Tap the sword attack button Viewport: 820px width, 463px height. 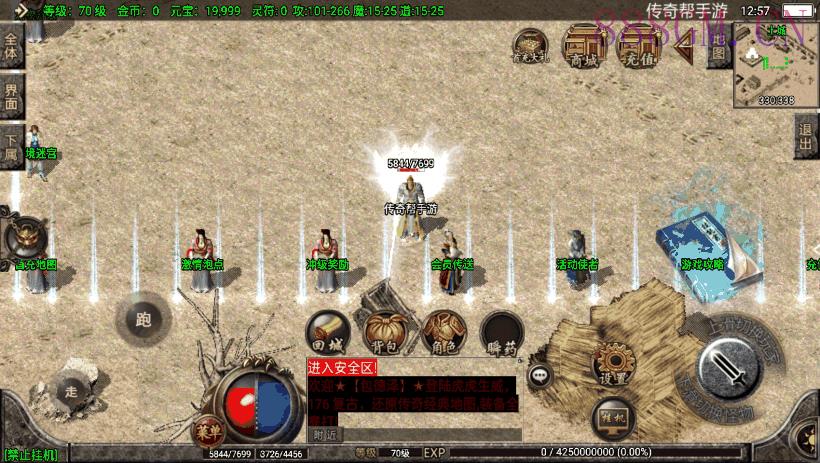(x=726, y=367)
